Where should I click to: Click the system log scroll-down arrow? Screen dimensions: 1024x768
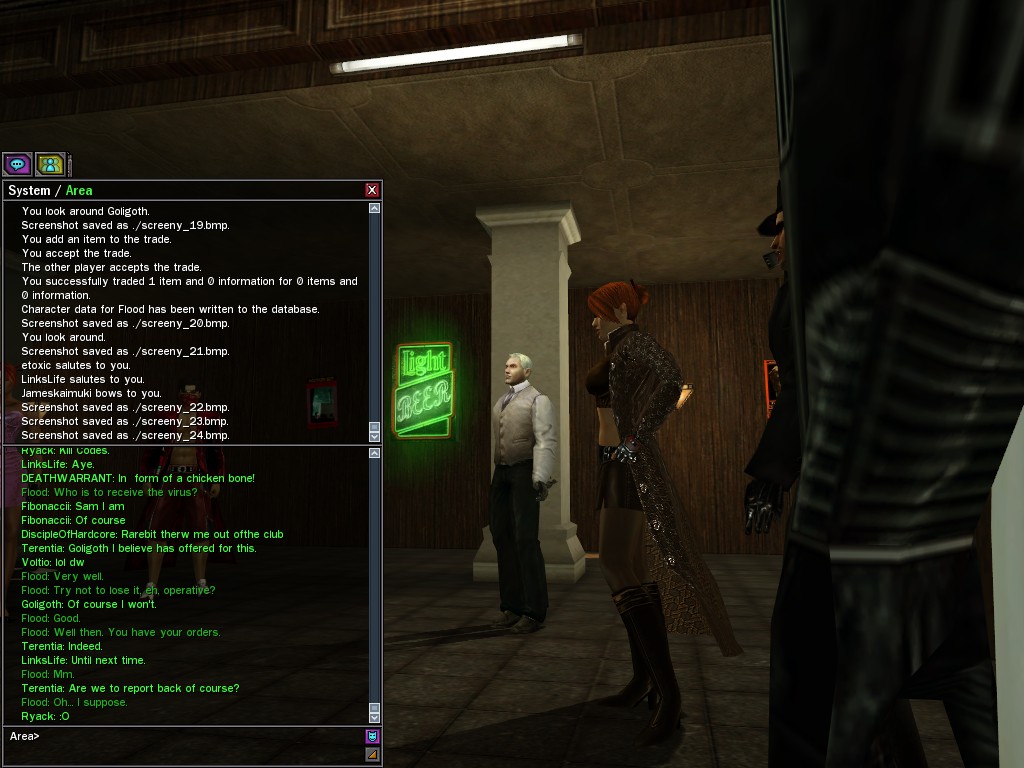point(374,436)
